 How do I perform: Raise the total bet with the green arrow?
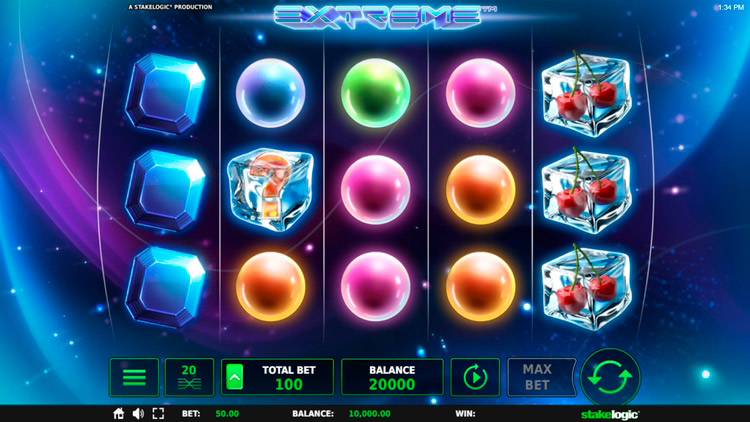point(233,377)
